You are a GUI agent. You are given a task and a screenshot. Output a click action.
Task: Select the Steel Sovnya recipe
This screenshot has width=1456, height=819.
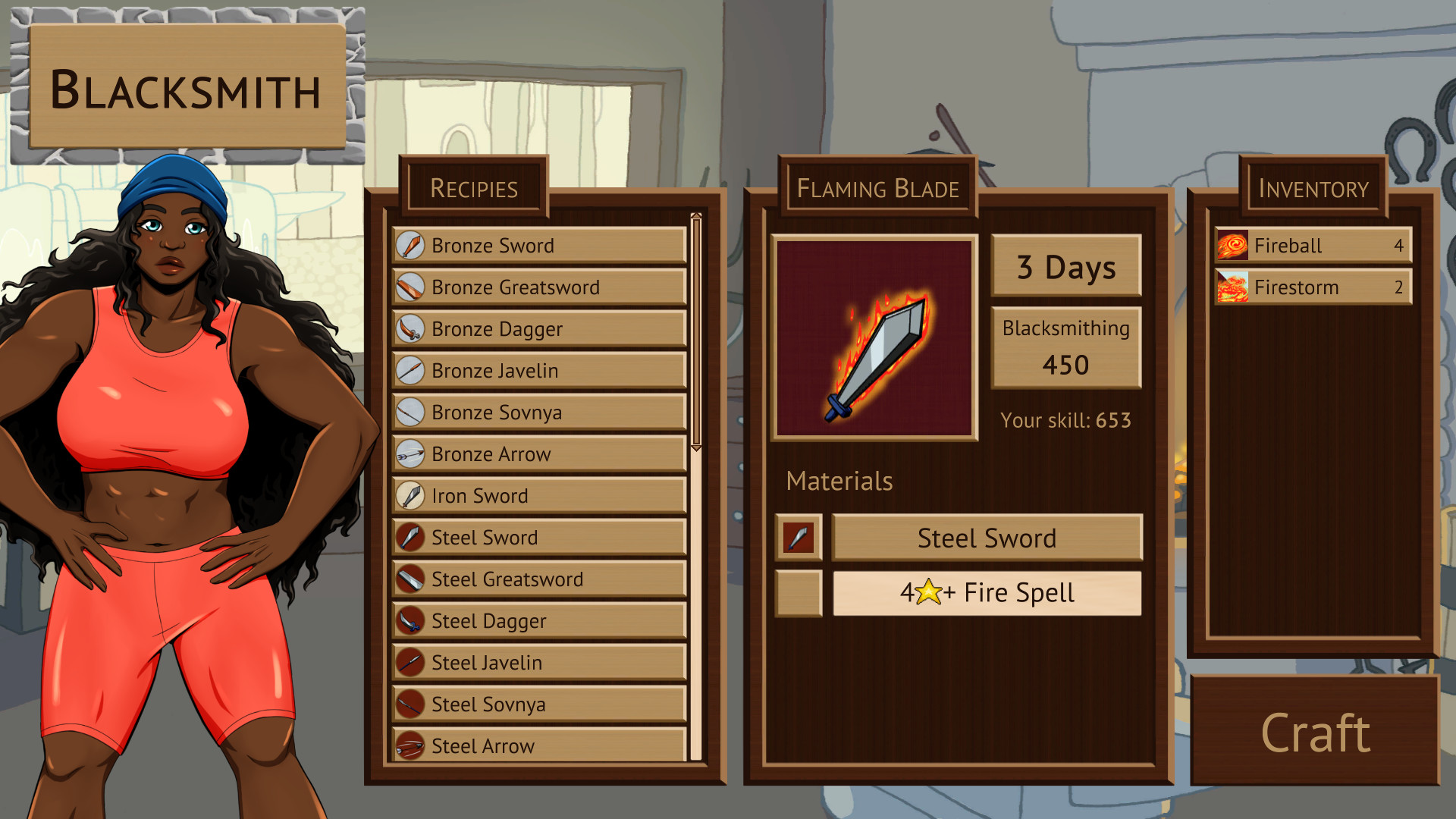pyautogui.click(x=537, y=704)
